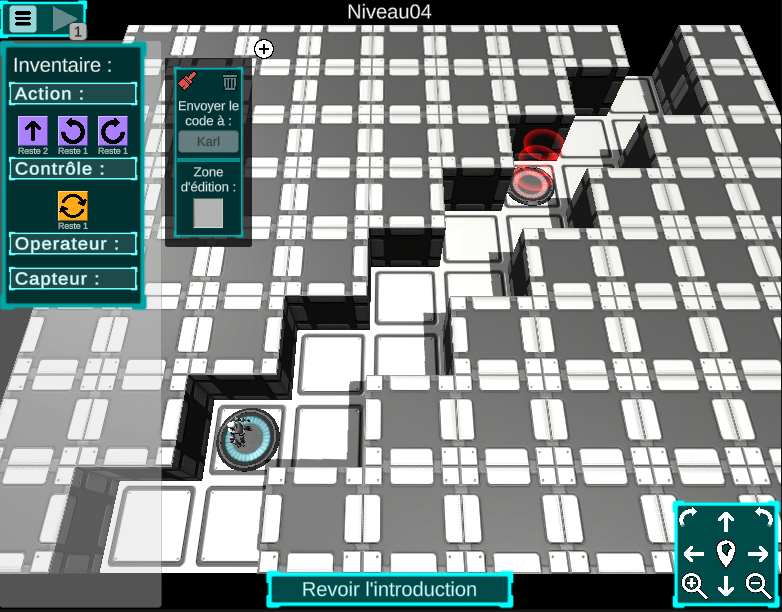Toggle the Contrôle category header
This screenshot has height=612, width=782.
click(x=73, y=168)
